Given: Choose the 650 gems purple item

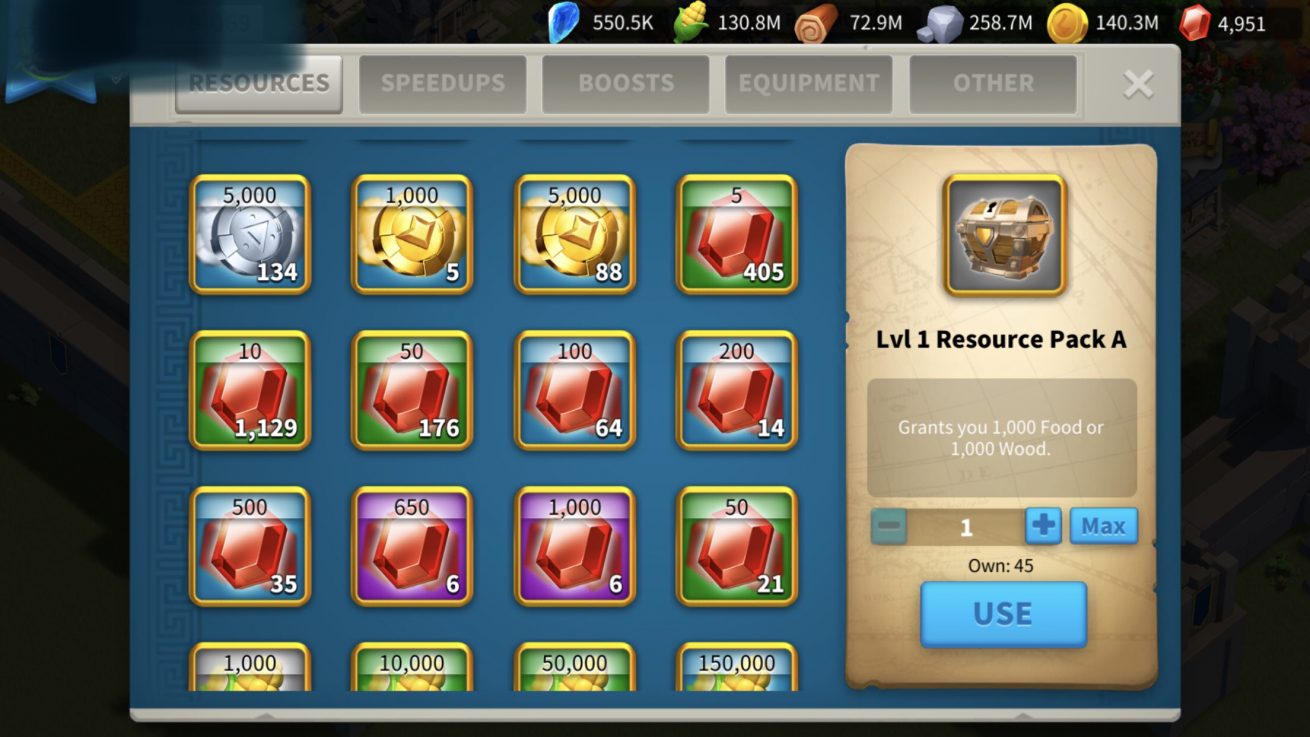Looking at the screenshot, I should click(412, 546).
